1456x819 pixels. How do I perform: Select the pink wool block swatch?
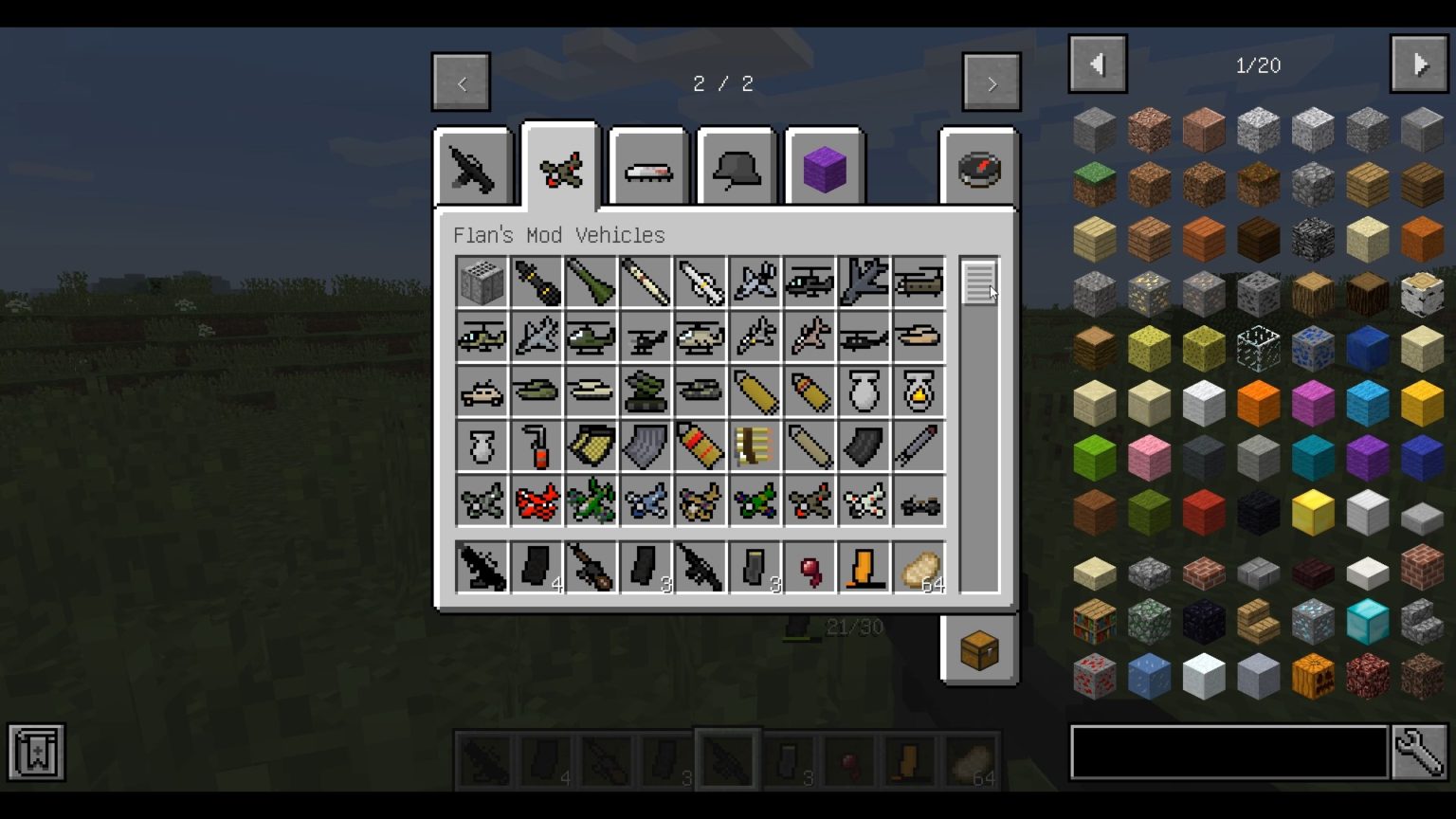tap(1149, 457)
